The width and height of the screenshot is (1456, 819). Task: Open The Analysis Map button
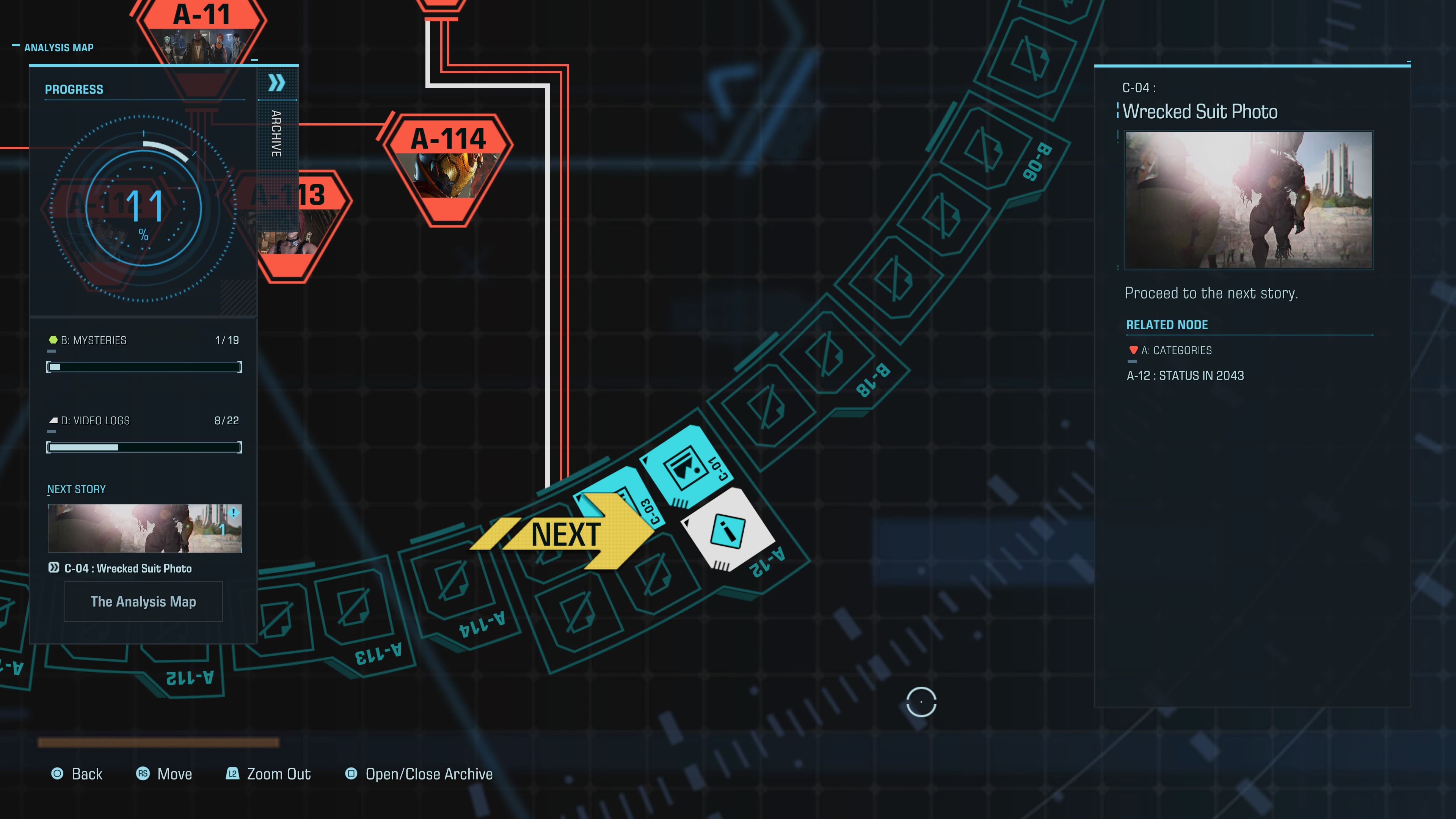tap(143, 601)
